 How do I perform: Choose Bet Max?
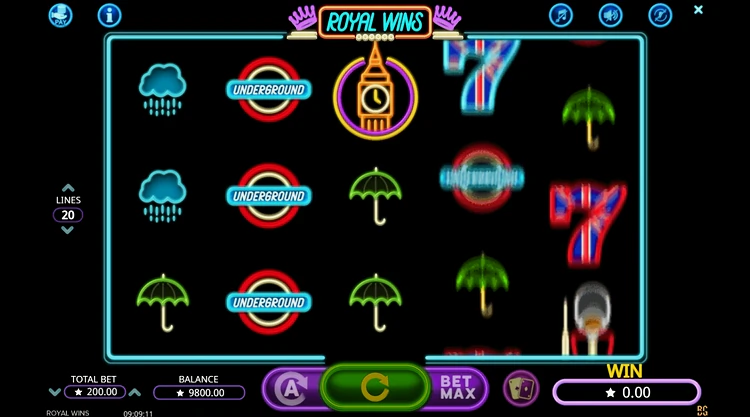pos(456,388)
